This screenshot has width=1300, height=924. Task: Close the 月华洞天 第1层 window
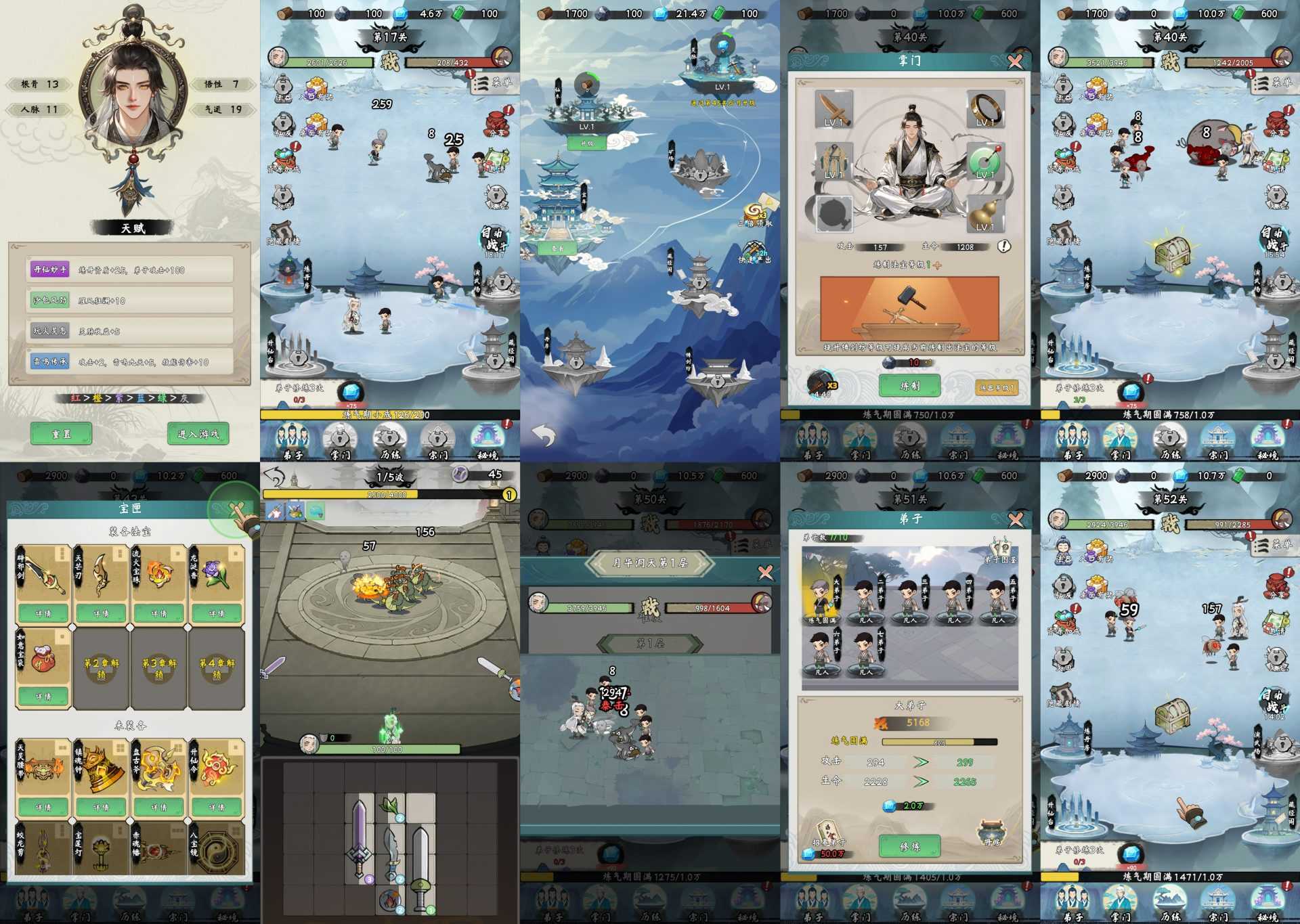[x=765, y=573]
